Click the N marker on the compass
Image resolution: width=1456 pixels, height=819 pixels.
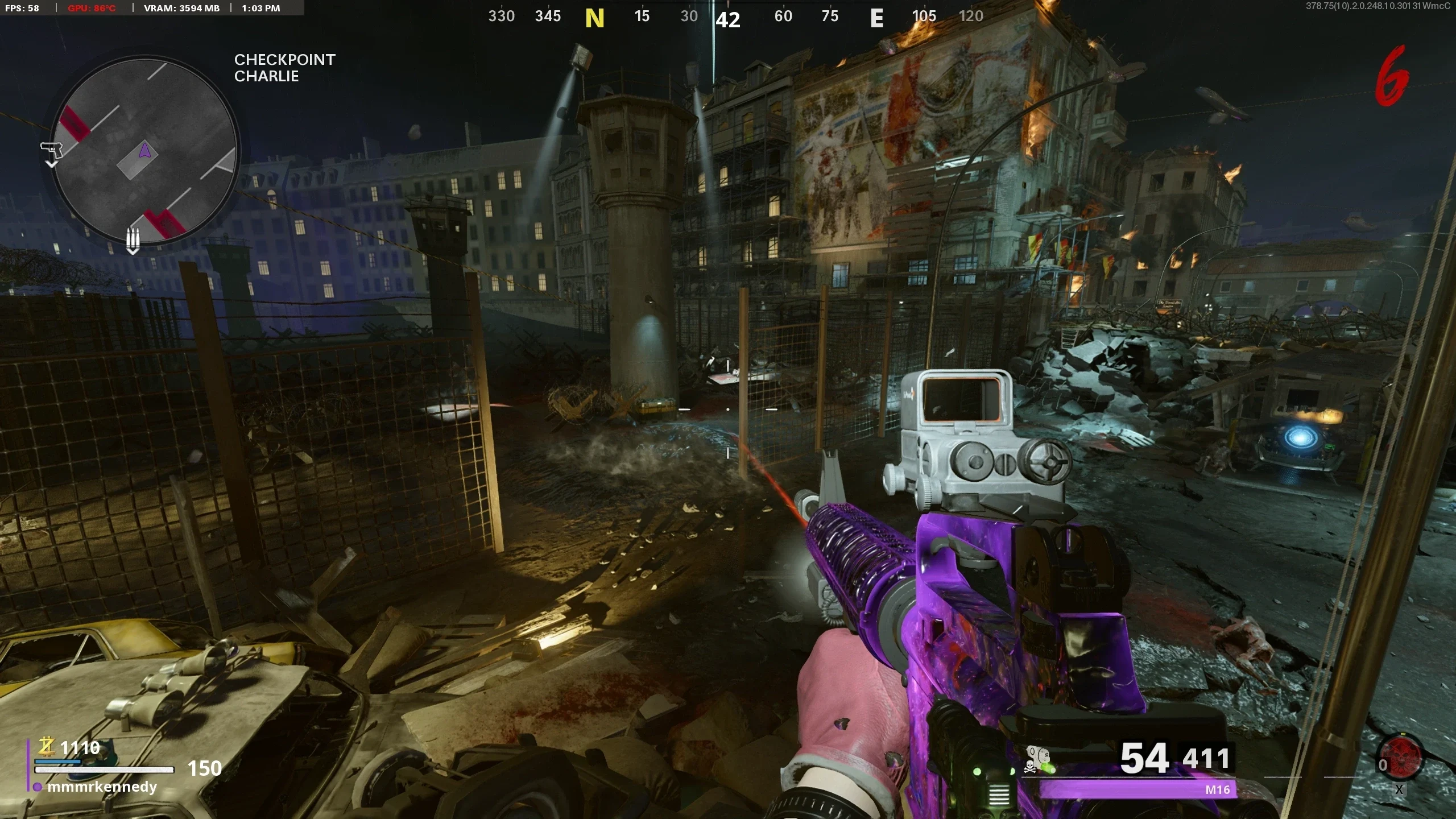594,18
